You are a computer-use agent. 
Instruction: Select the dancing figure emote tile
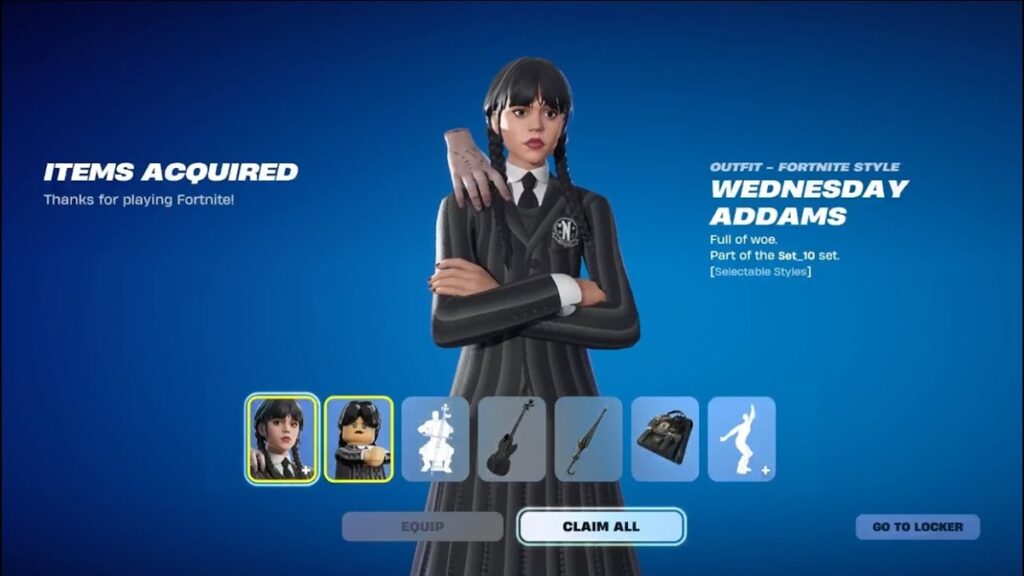[x=741, y=439]
